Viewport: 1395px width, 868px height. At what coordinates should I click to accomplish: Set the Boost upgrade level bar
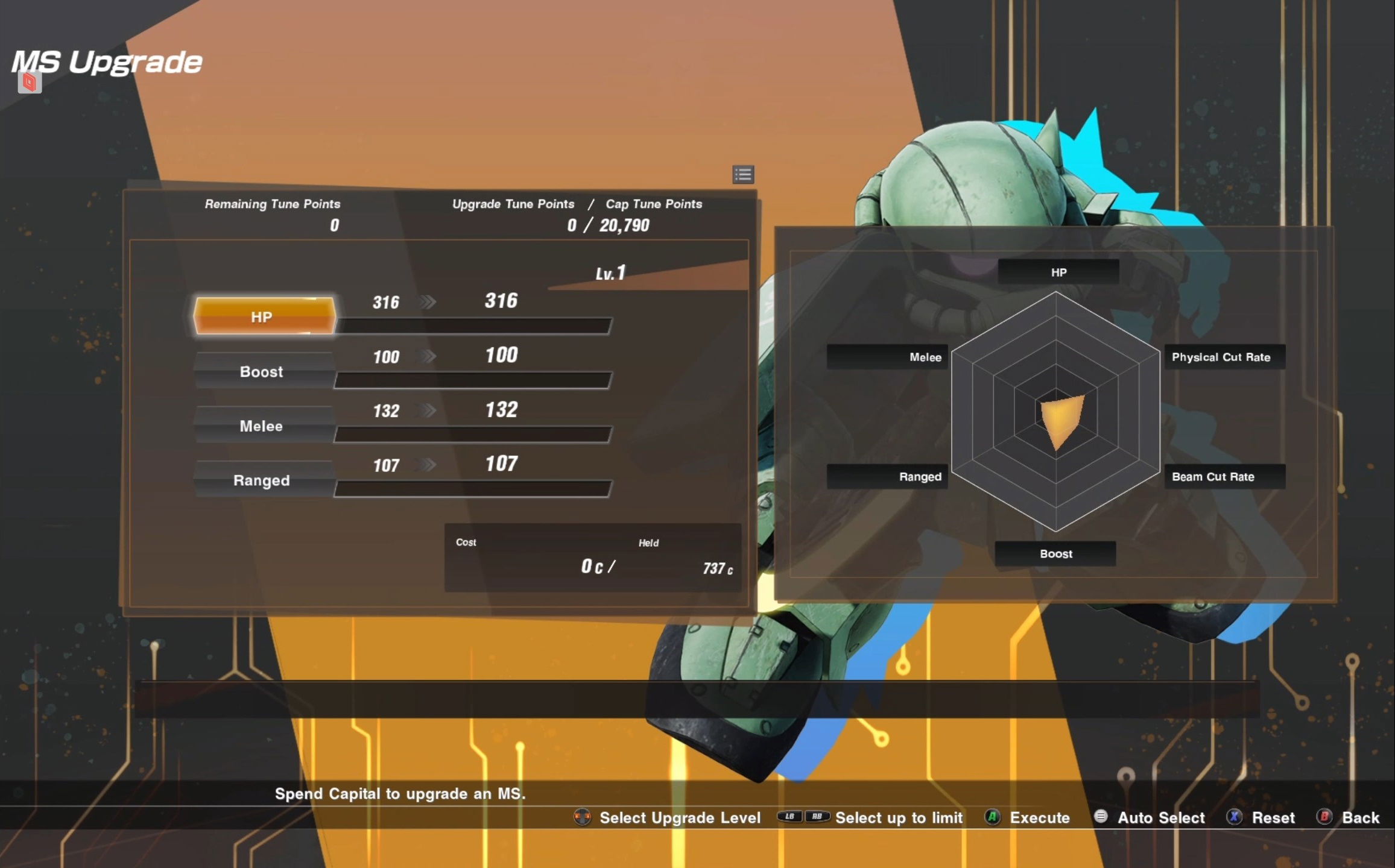click(x=473, y=380)
